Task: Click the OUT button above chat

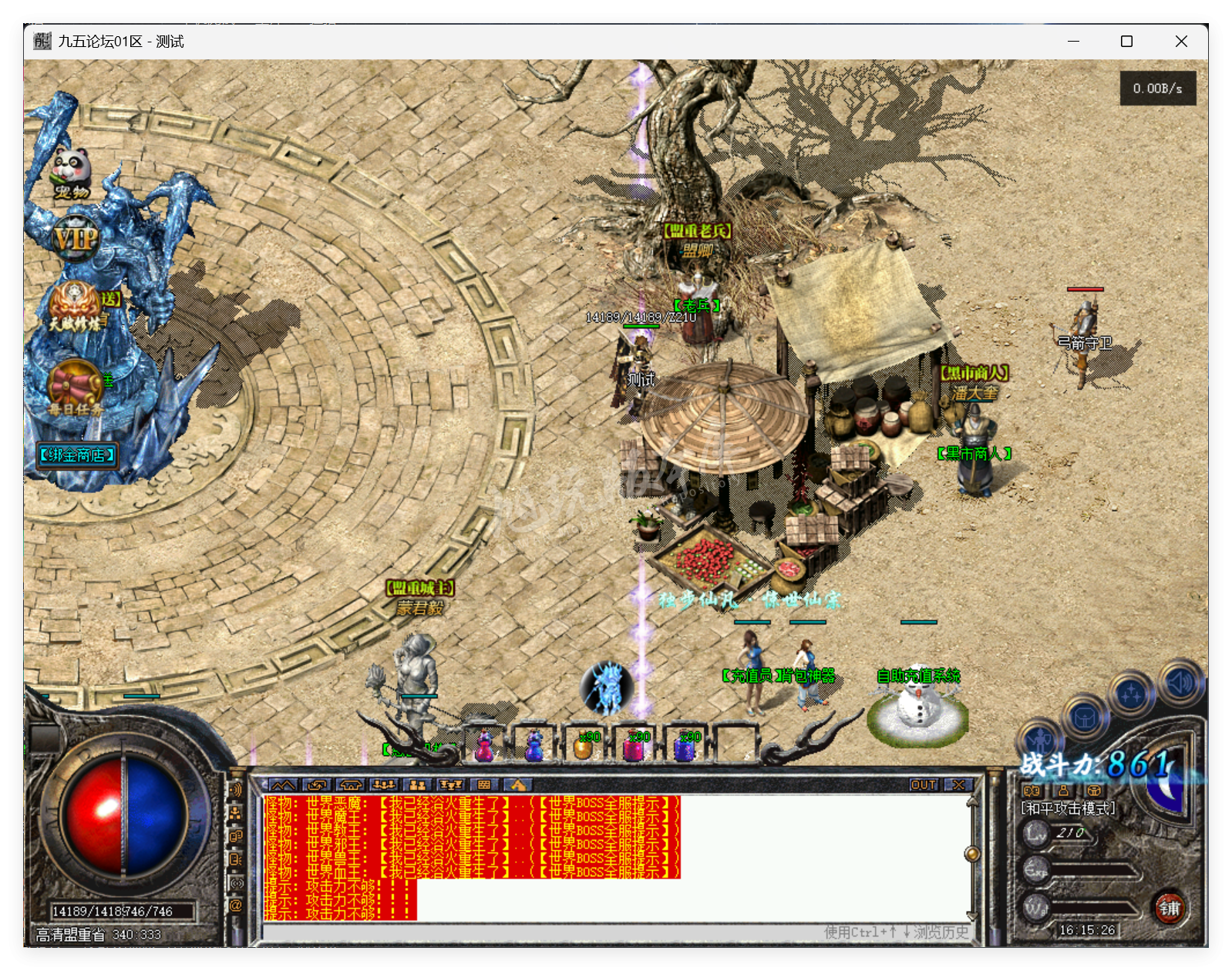Action: [x=923, y=785]
